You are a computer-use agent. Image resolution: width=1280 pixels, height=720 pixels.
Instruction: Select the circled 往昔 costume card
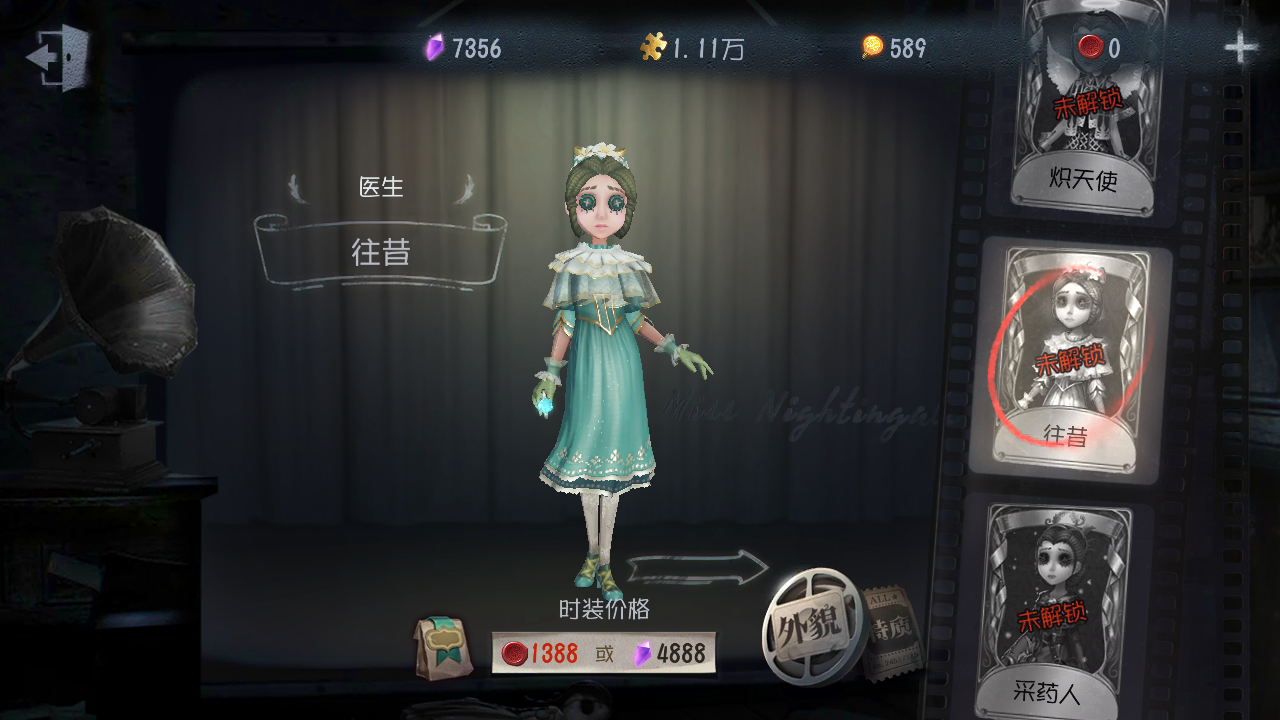tap(1083, 355)
